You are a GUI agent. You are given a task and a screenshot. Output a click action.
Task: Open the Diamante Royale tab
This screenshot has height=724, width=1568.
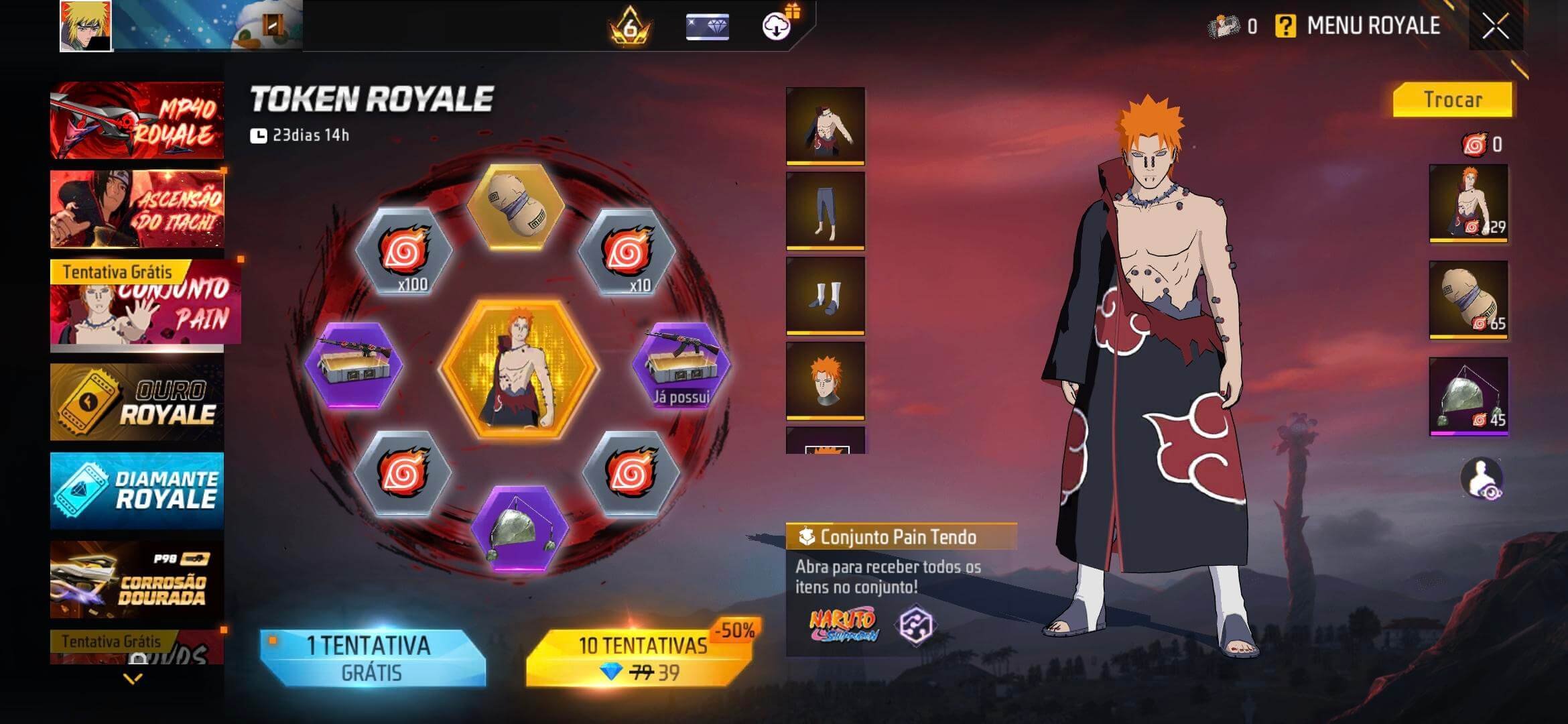pyautogui.click(x=137, y=490)
